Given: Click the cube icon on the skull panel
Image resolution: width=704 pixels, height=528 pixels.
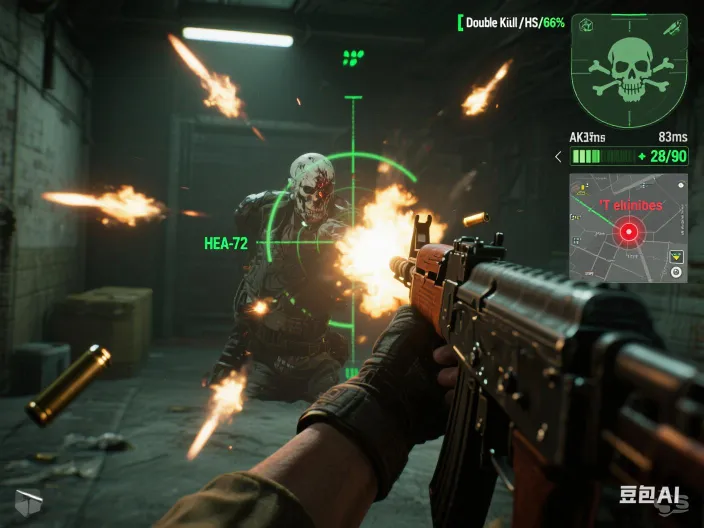Looking at the screenshot, I should point(586,25).
